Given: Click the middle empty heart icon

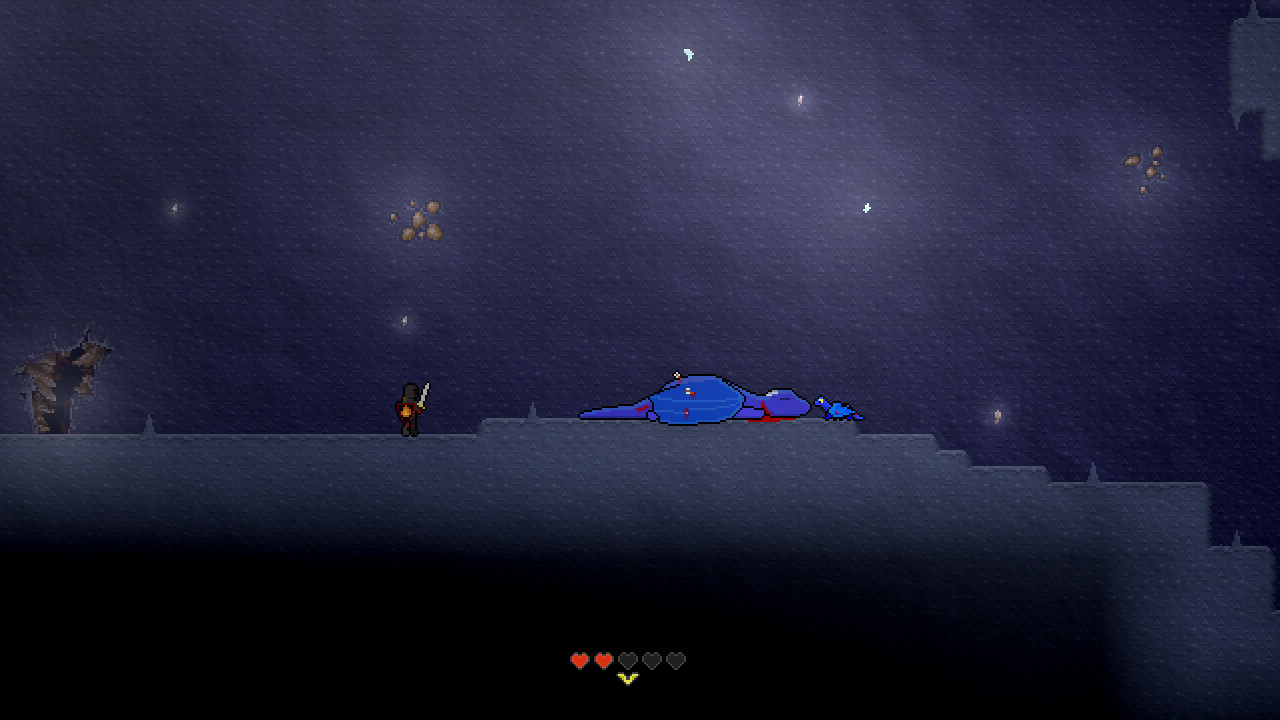Looking at the screenshot, I should tap(653, 660).
